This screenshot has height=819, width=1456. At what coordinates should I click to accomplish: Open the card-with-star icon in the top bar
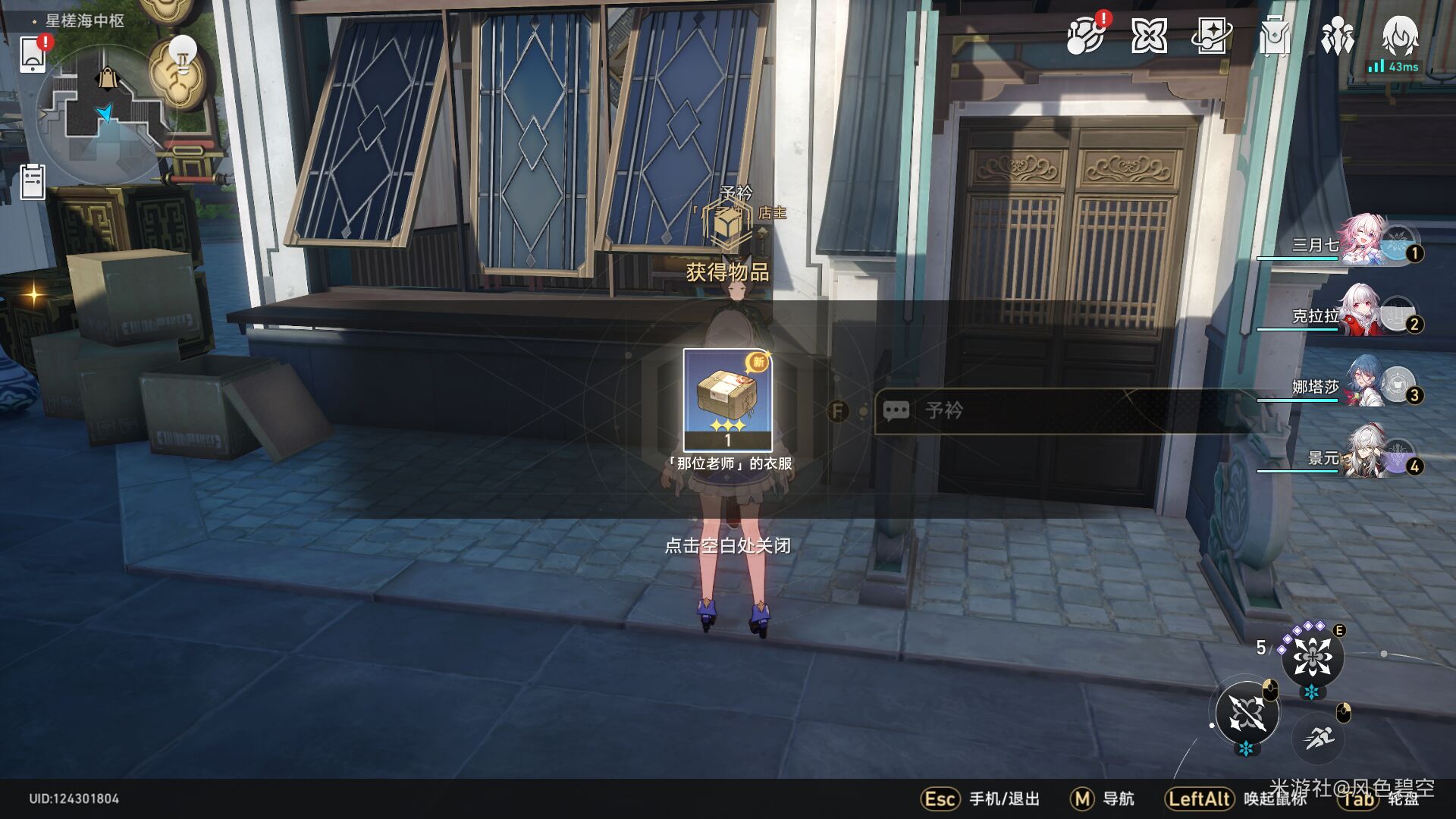click(1211, 36)
